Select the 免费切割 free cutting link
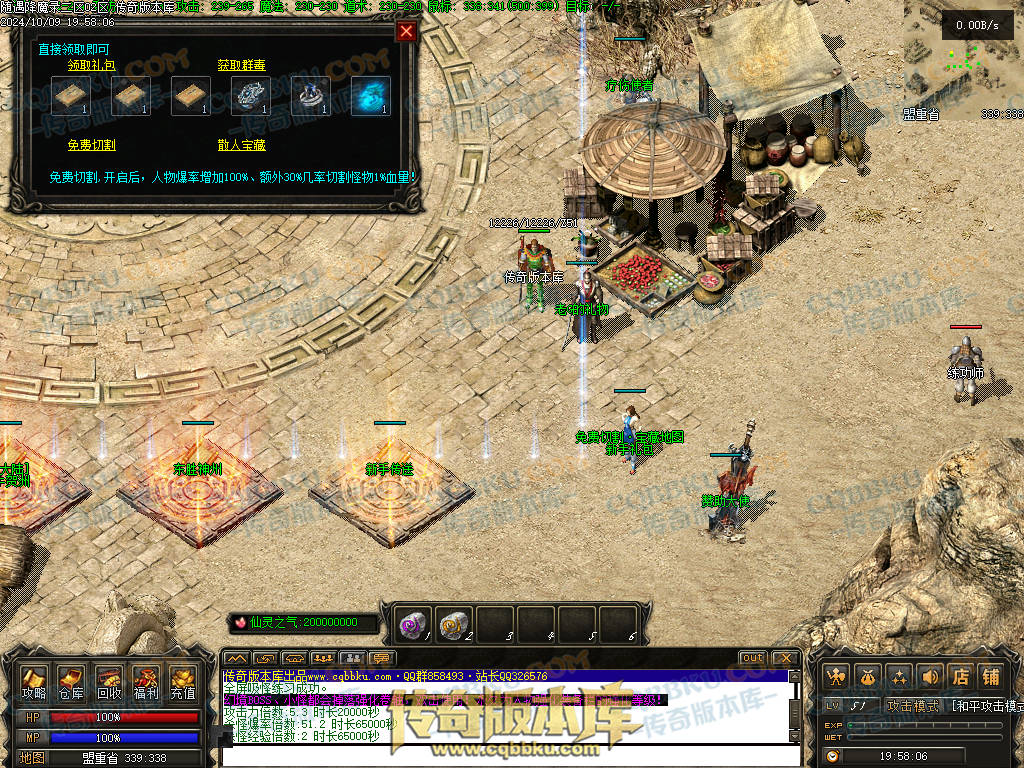 coord(91,145)
